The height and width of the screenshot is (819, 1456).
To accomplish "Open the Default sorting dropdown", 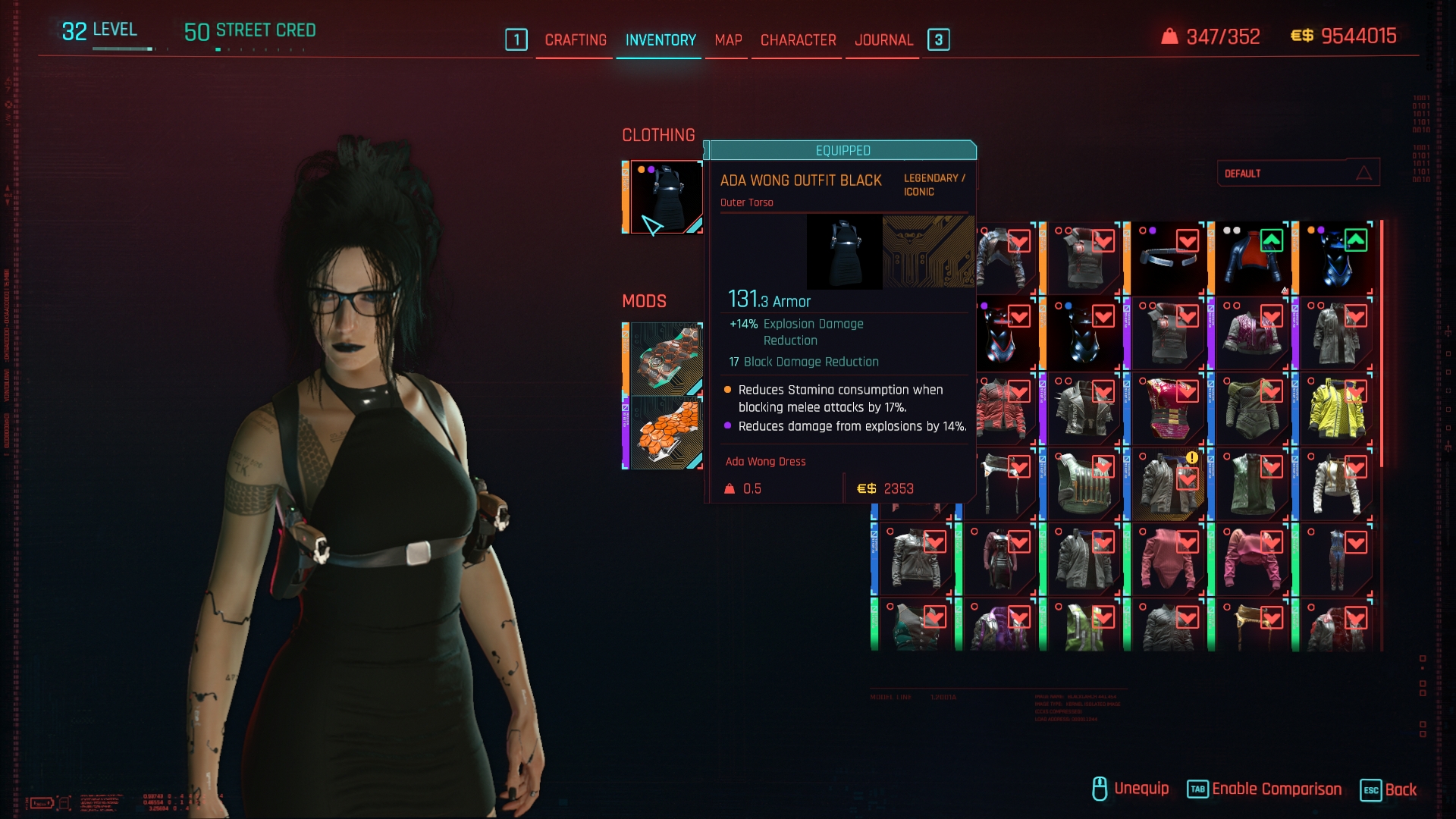I will pyautogui.click(x=1298, y=174).
